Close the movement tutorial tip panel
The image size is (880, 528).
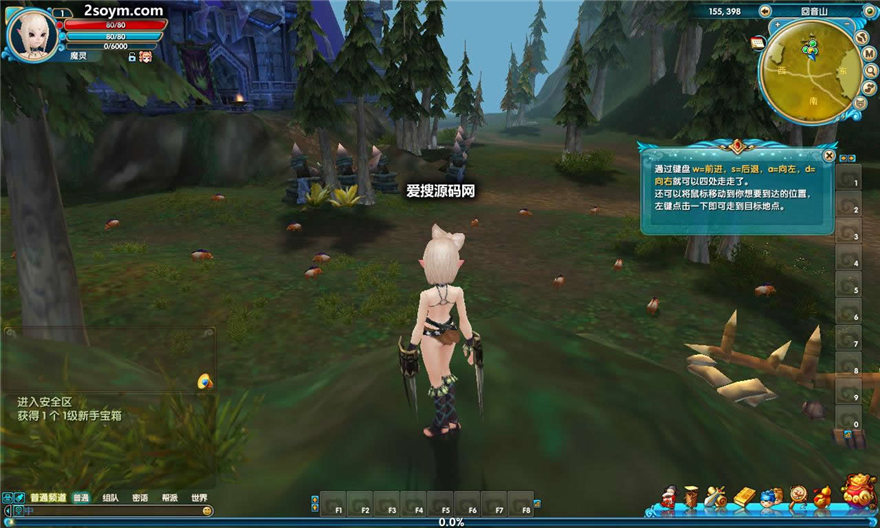pos(829,156)
